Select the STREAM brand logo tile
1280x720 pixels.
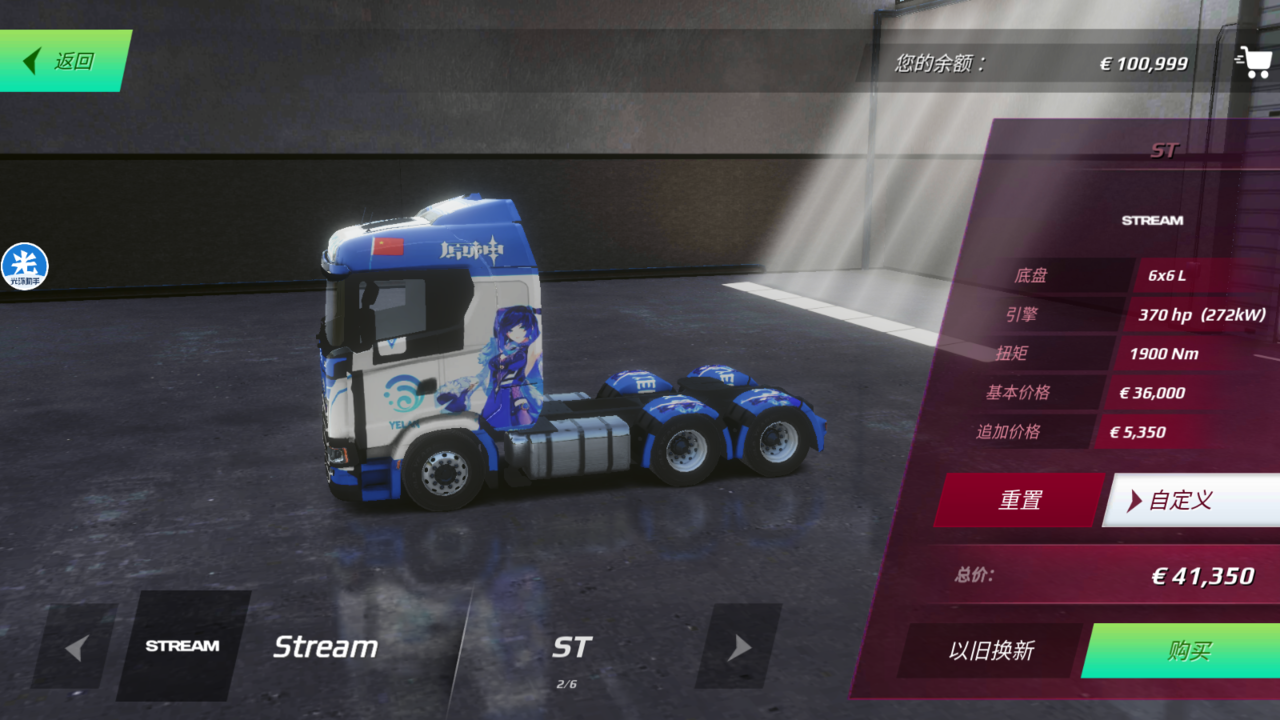coord(183,646)
